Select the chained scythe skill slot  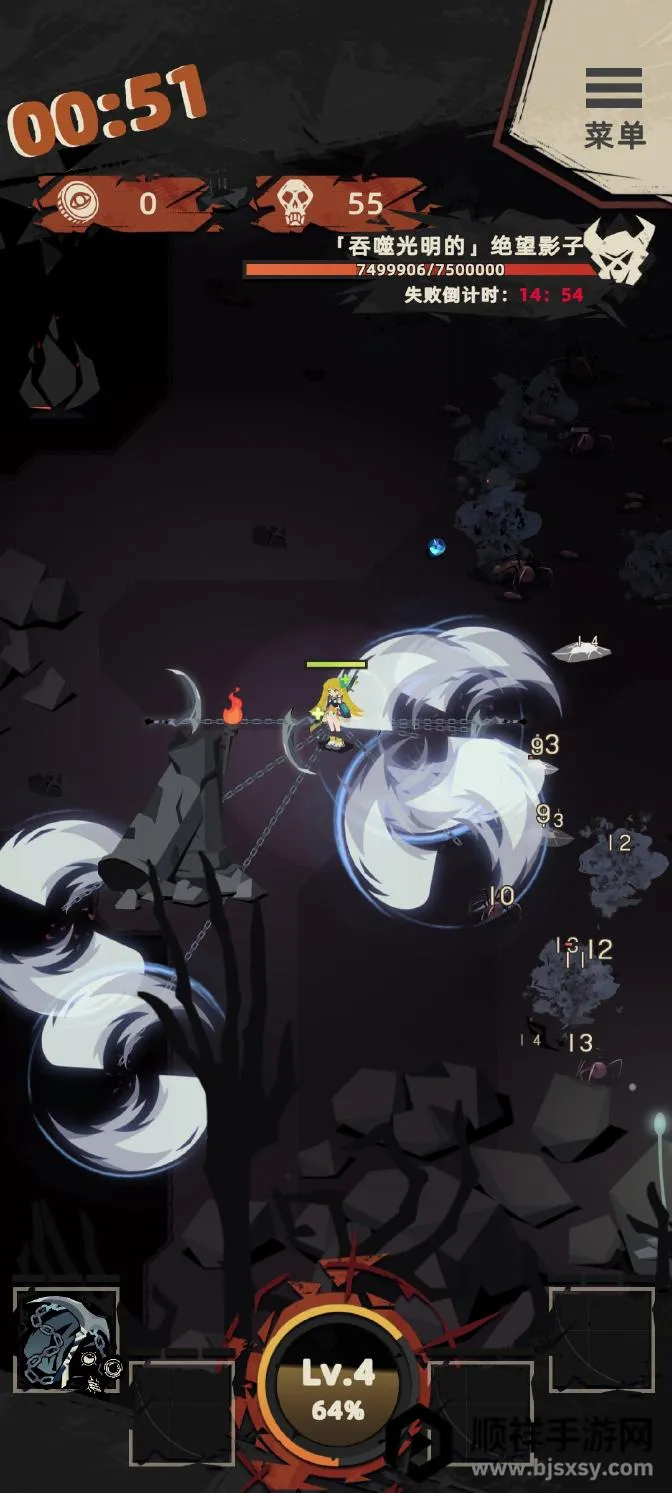(66, 1340)
